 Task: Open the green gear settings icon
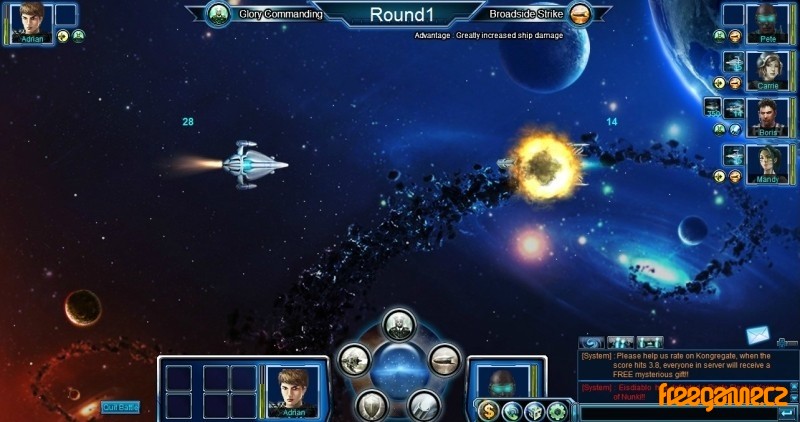557,410
